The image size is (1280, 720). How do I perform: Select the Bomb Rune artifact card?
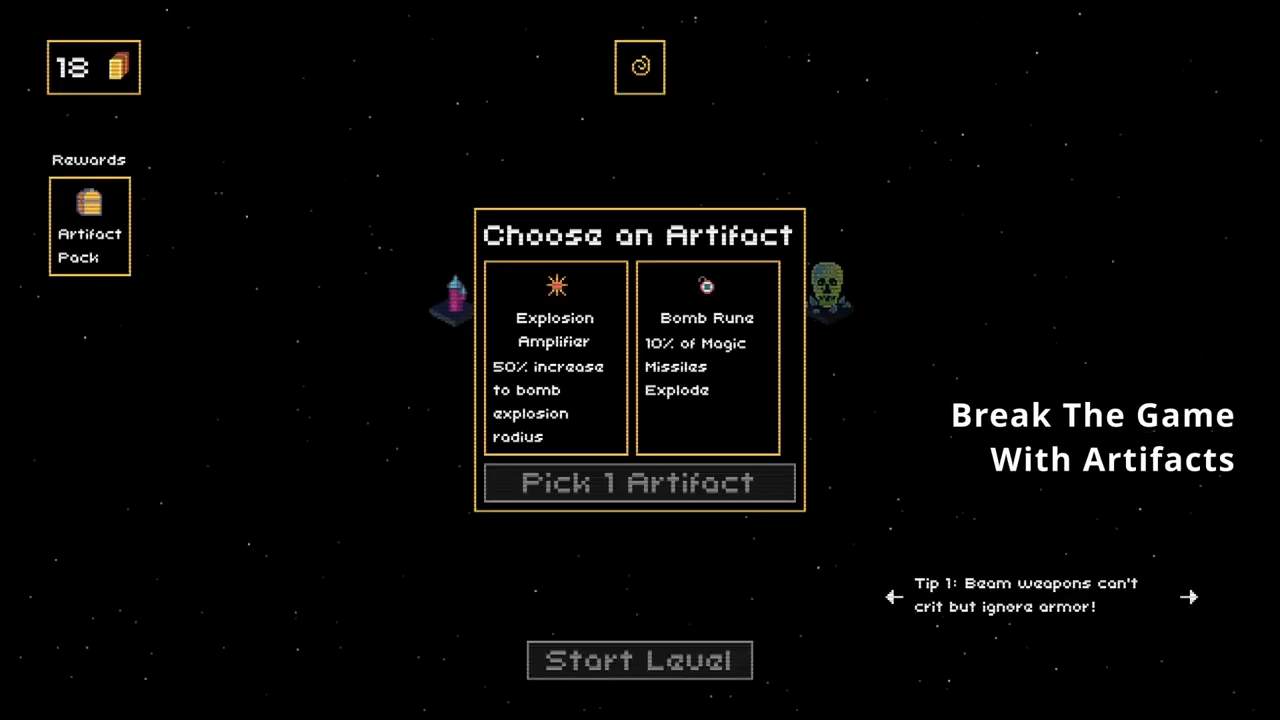[708, 358]
